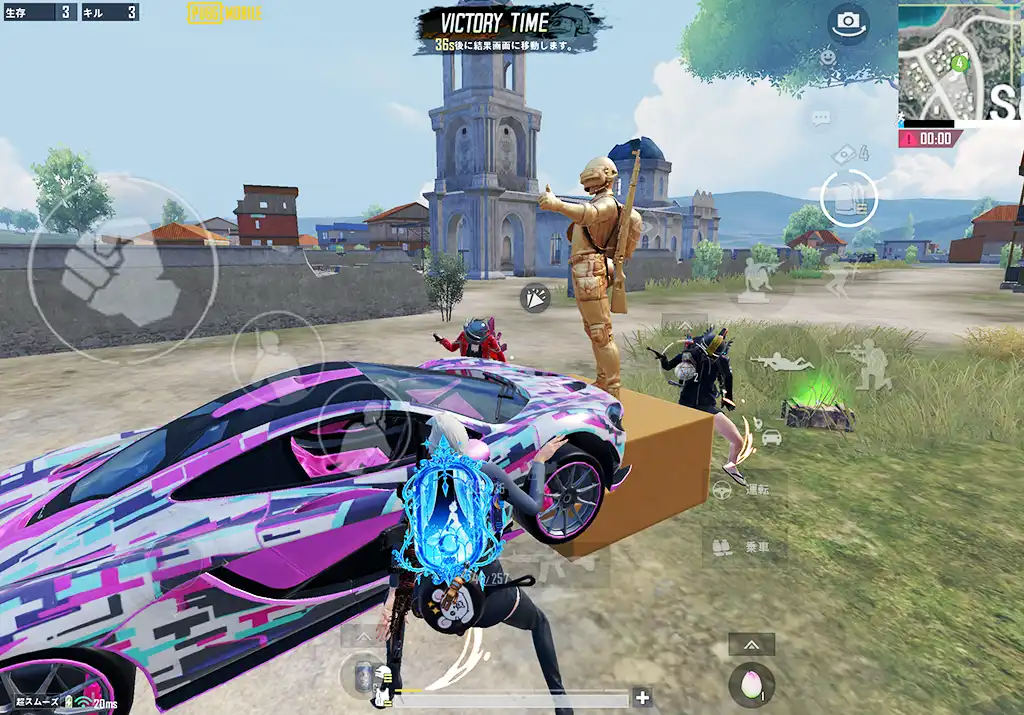Open the emote smiley icon

(x=828, y=58)
